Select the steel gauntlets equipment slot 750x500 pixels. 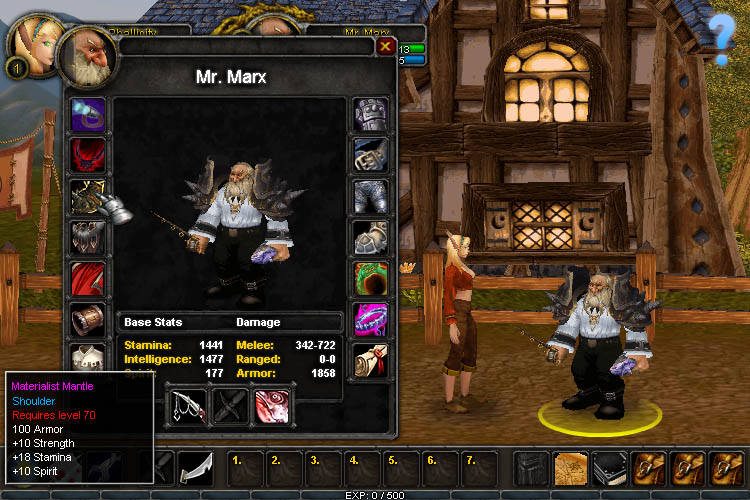(370, 116)
